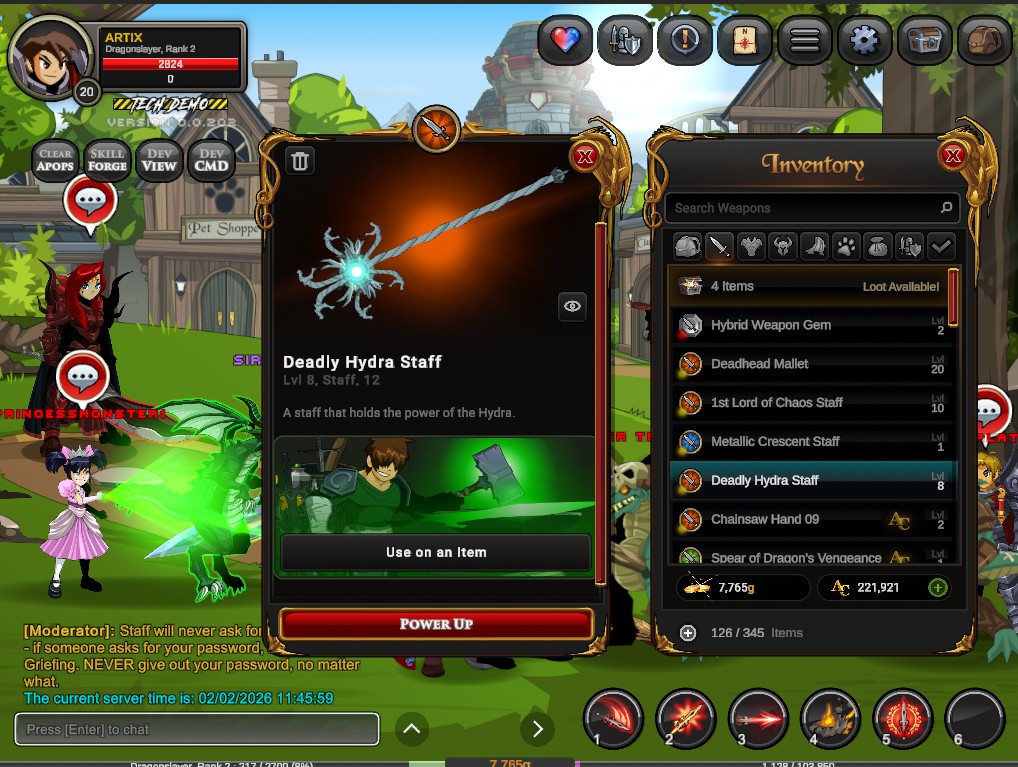Open the 4 Items loot row
The width and height of the screenshot is (1018, 767).
pos(812,286)
